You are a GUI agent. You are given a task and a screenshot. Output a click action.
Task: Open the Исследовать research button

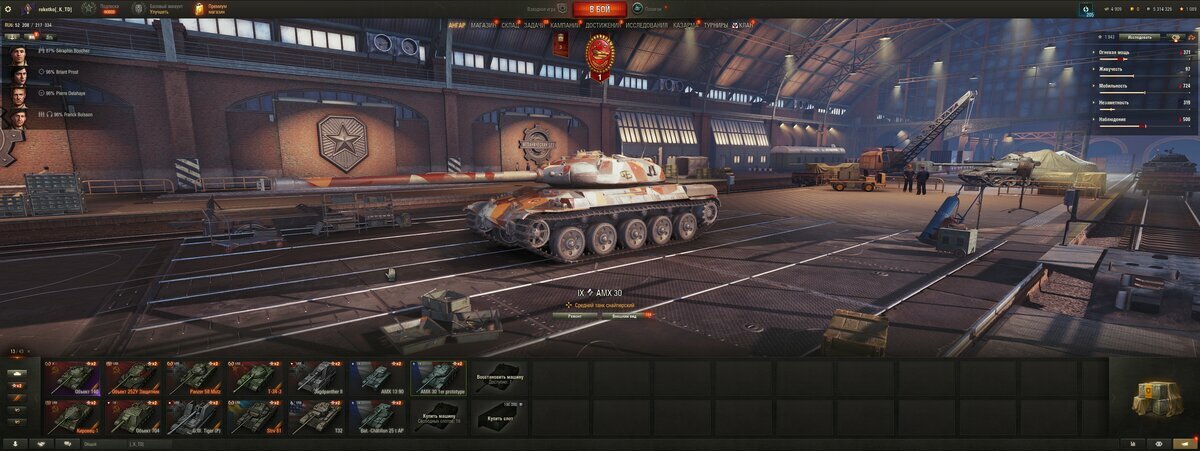1141,37
